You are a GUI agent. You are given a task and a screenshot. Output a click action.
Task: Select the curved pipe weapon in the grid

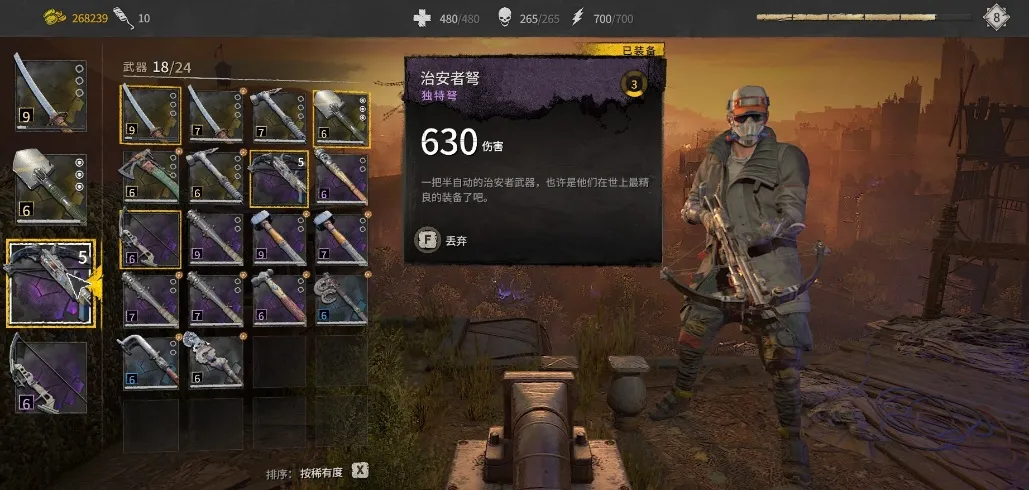(x=150, y=362)
